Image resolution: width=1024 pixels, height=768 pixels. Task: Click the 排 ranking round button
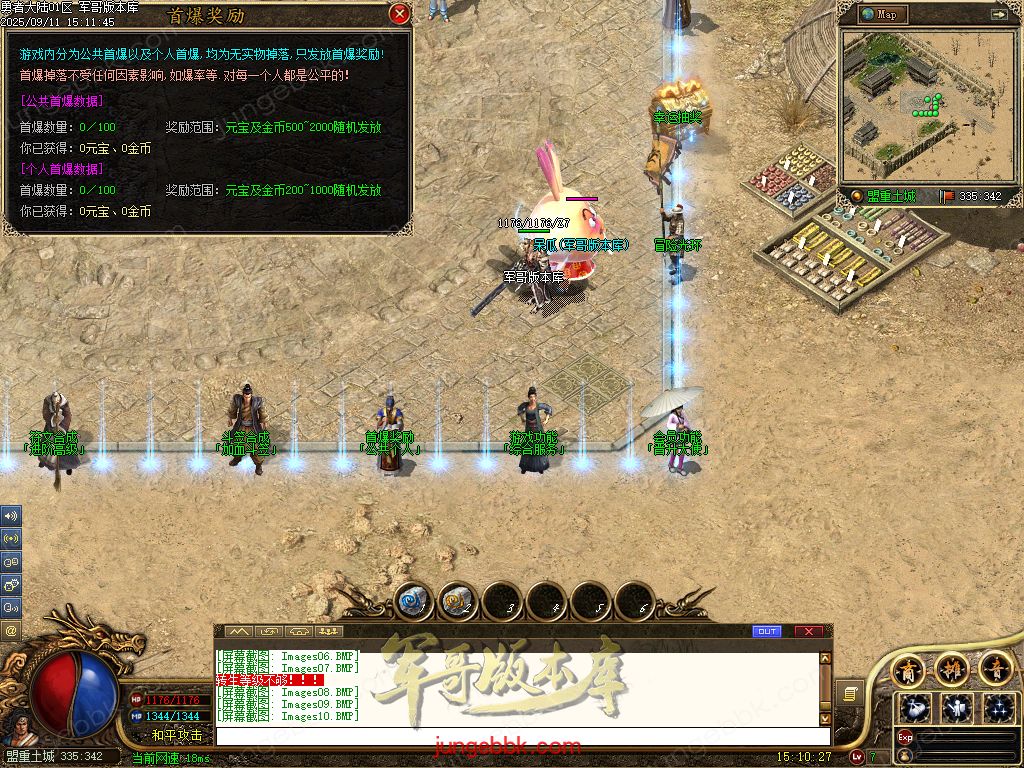952,668
